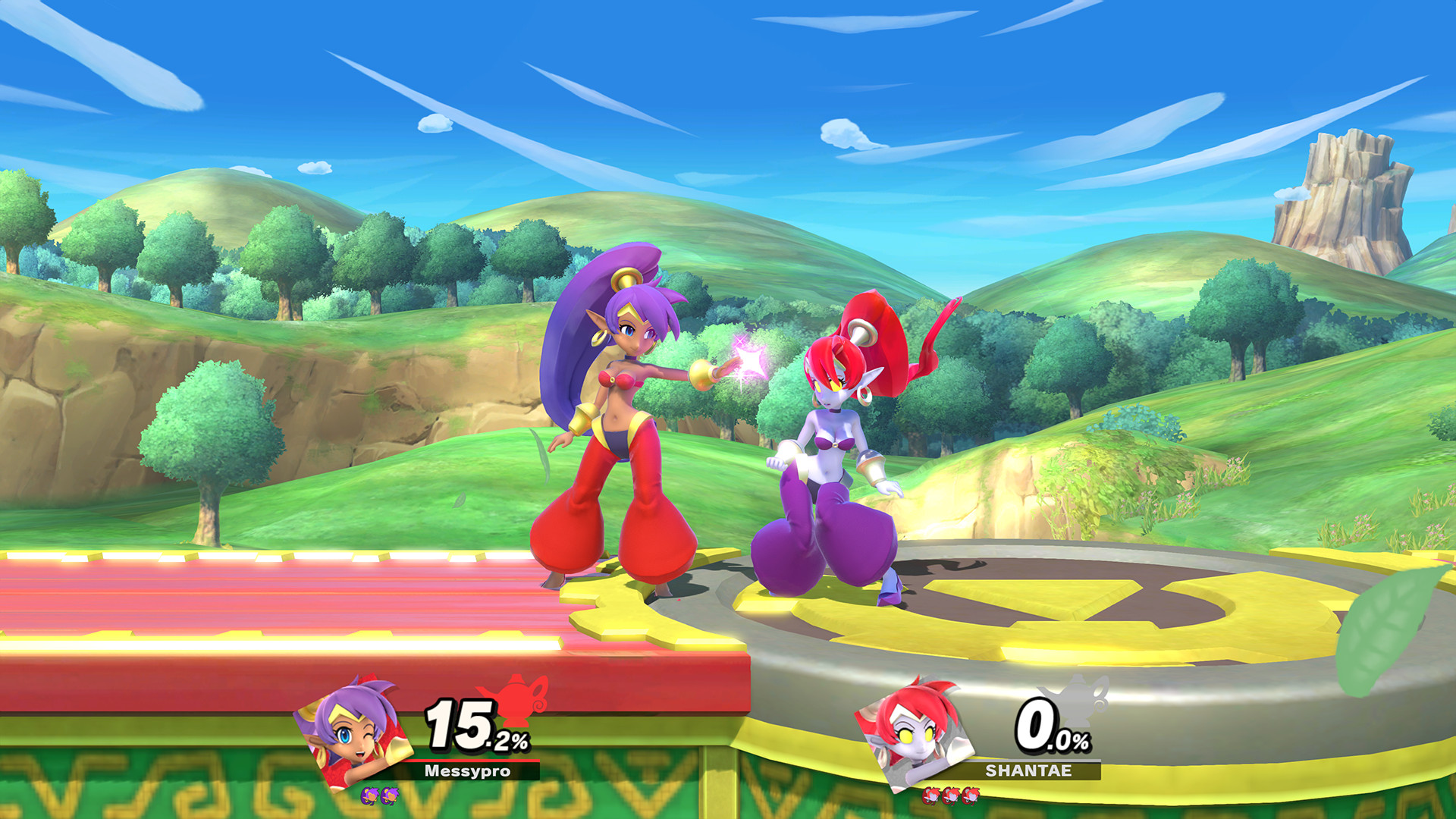Click the first stock icon under SHANTAE
The image size is (1456, 819).
(930, 796)
